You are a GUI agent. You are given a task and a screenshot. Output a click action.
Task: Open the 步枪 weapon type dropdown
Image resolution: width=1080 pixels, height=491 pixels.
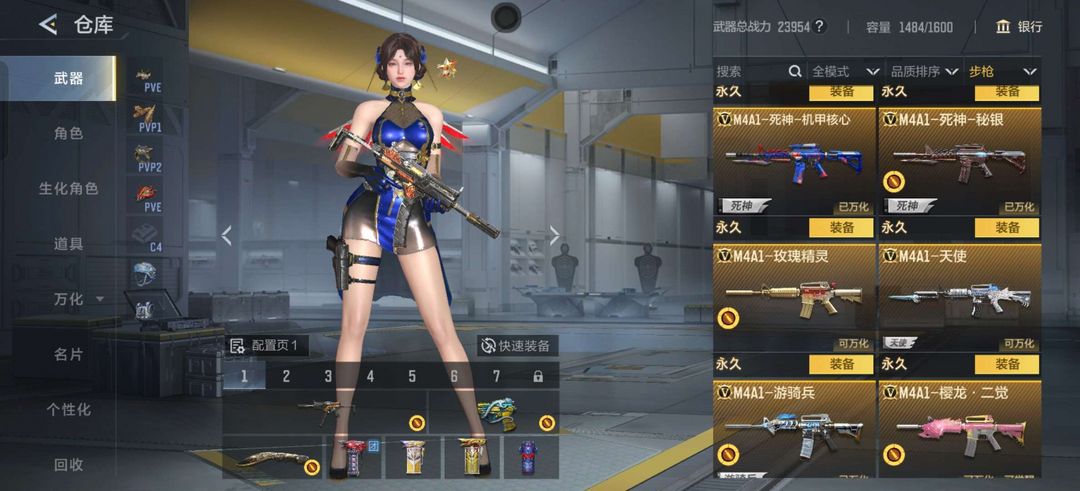tap(1002, 71)
